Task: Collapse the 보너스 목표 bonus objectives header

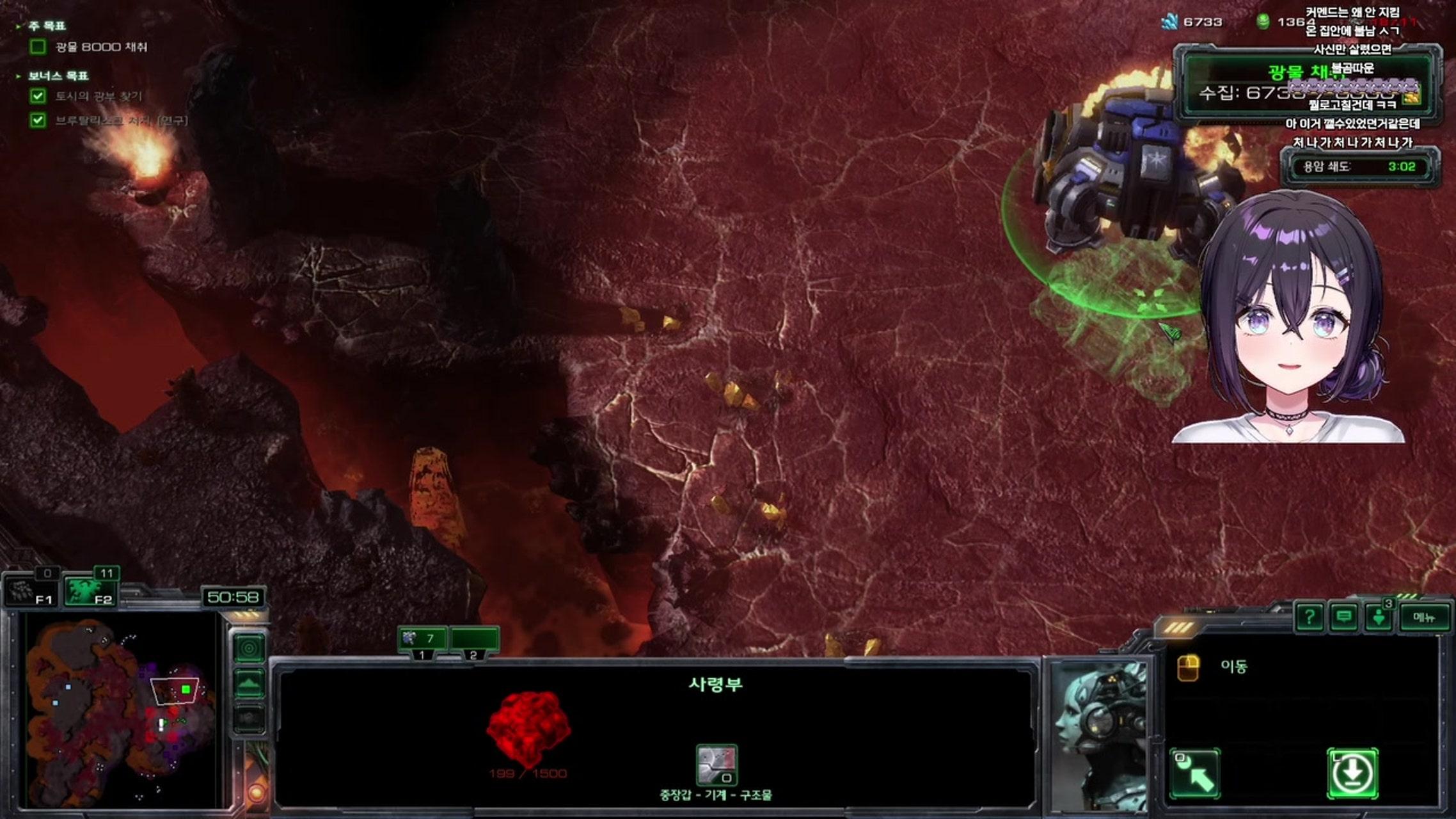Action: 58,76
